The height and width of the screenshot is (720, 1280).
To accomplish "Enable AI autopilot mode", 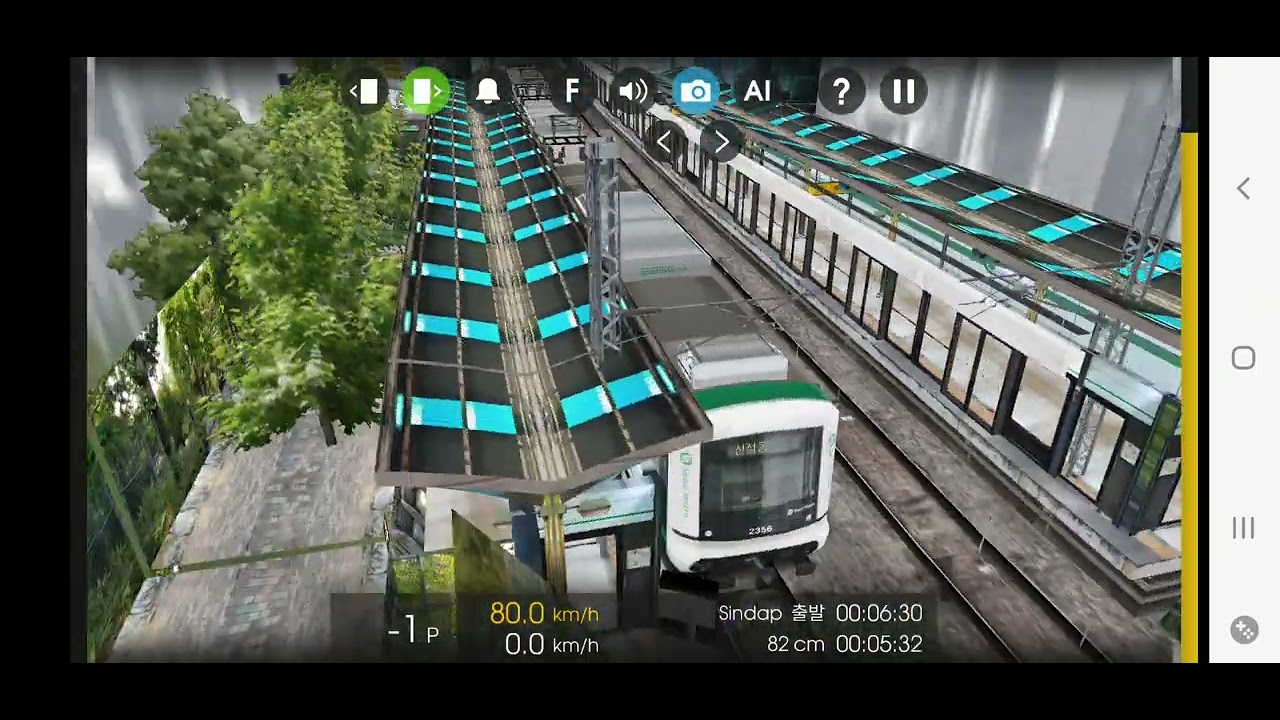I will pos(757,92).
